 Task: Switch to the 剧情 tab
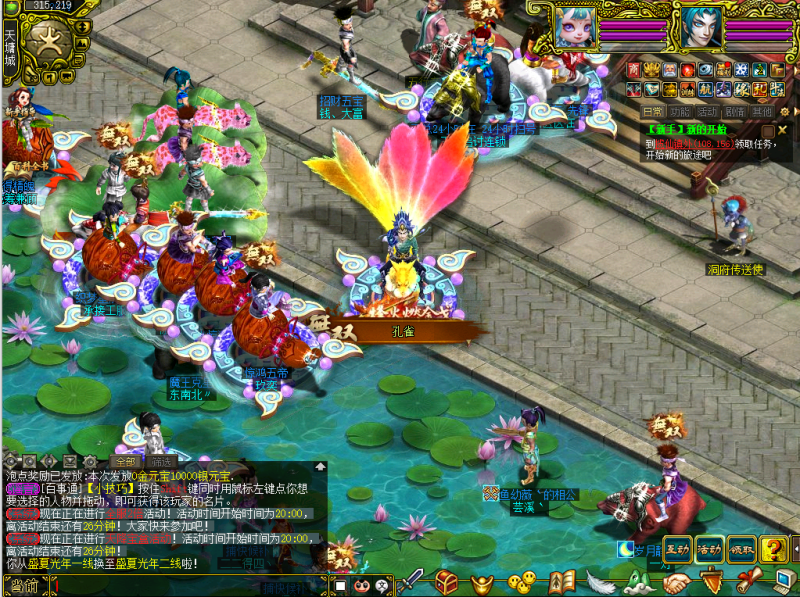[735, 112]
